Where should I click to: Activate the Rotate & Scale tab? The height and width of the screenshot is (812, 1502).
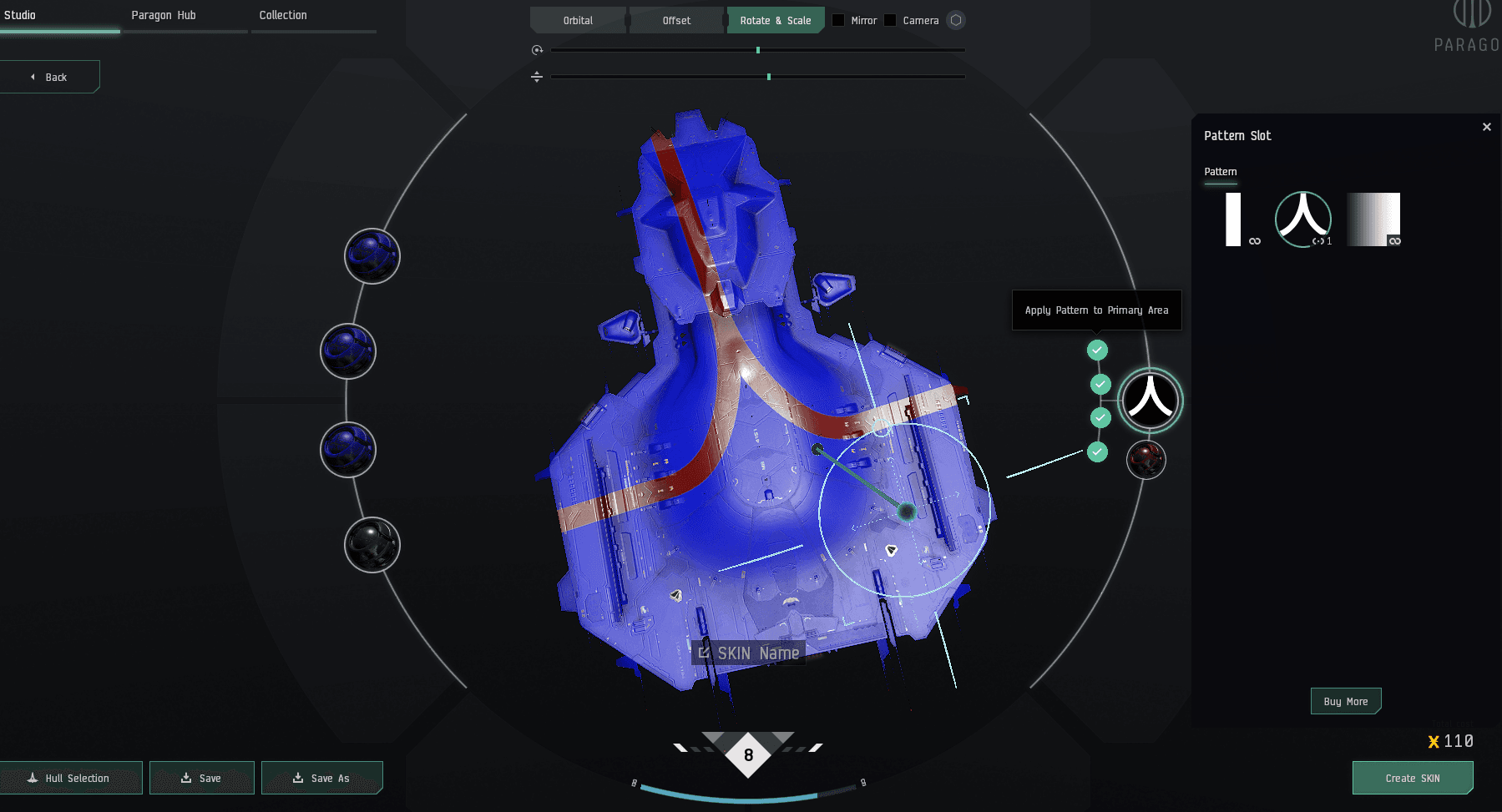(x=775, y=21)
